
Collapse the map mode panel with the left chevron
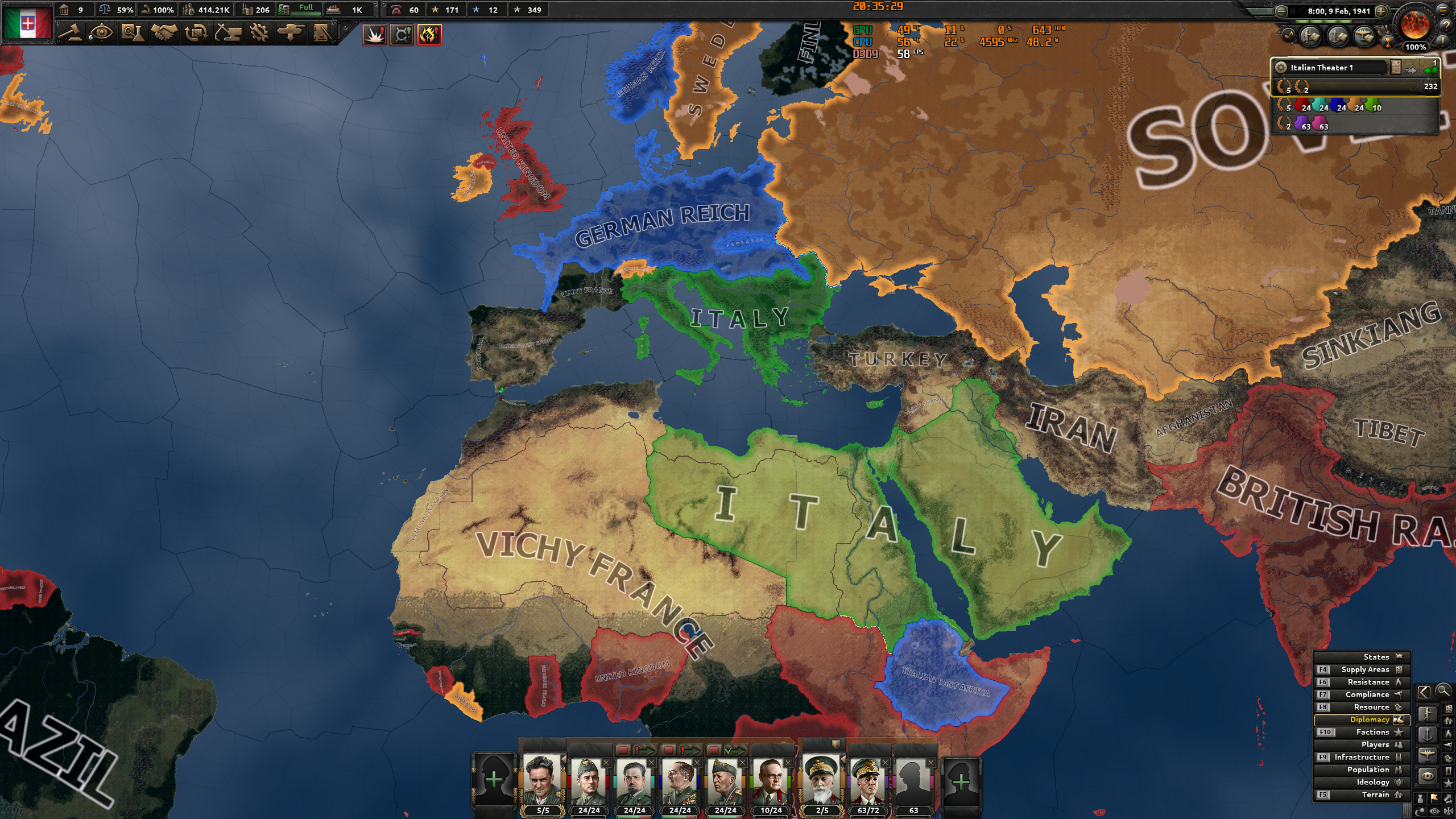1425,692
